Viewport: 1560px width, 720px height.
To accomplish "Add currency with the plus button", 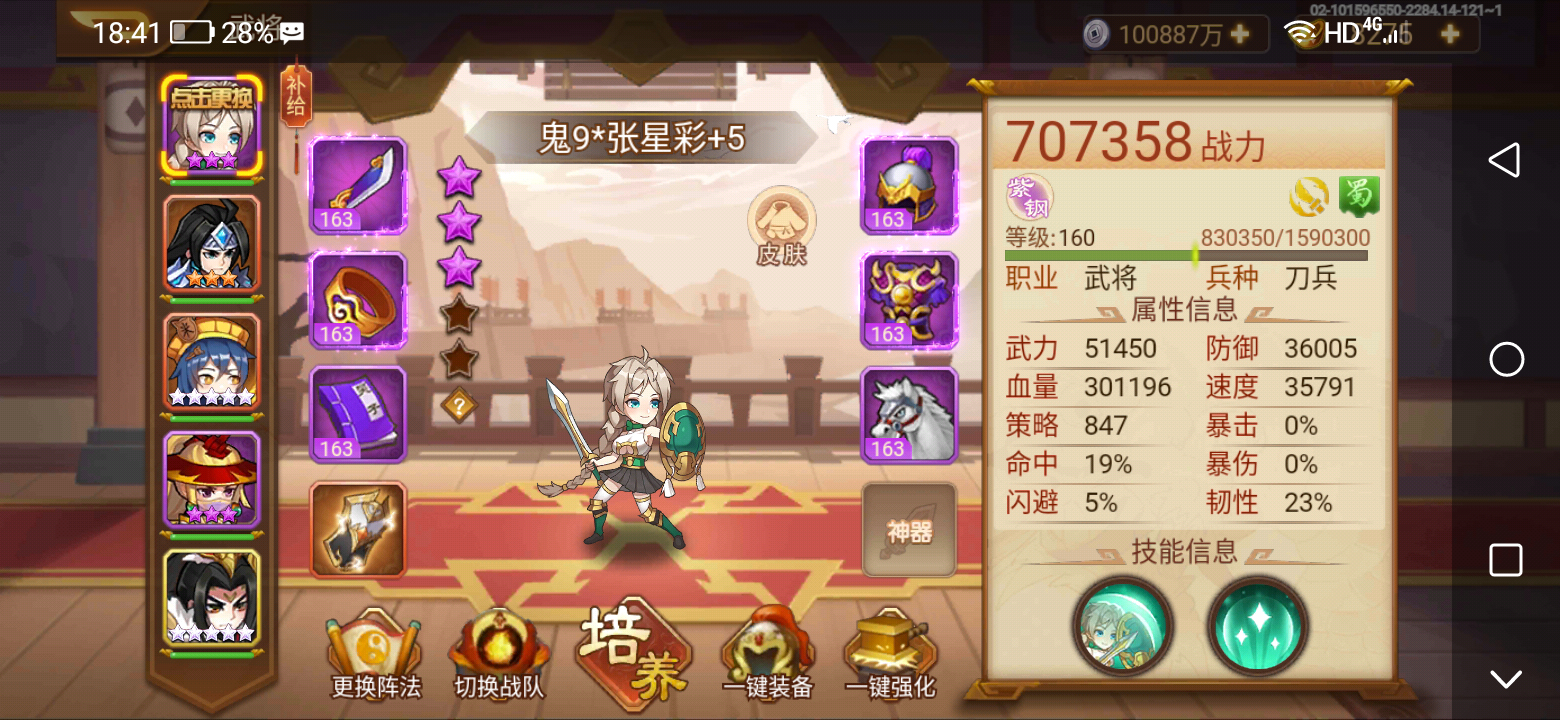I will pos(1240,34).
